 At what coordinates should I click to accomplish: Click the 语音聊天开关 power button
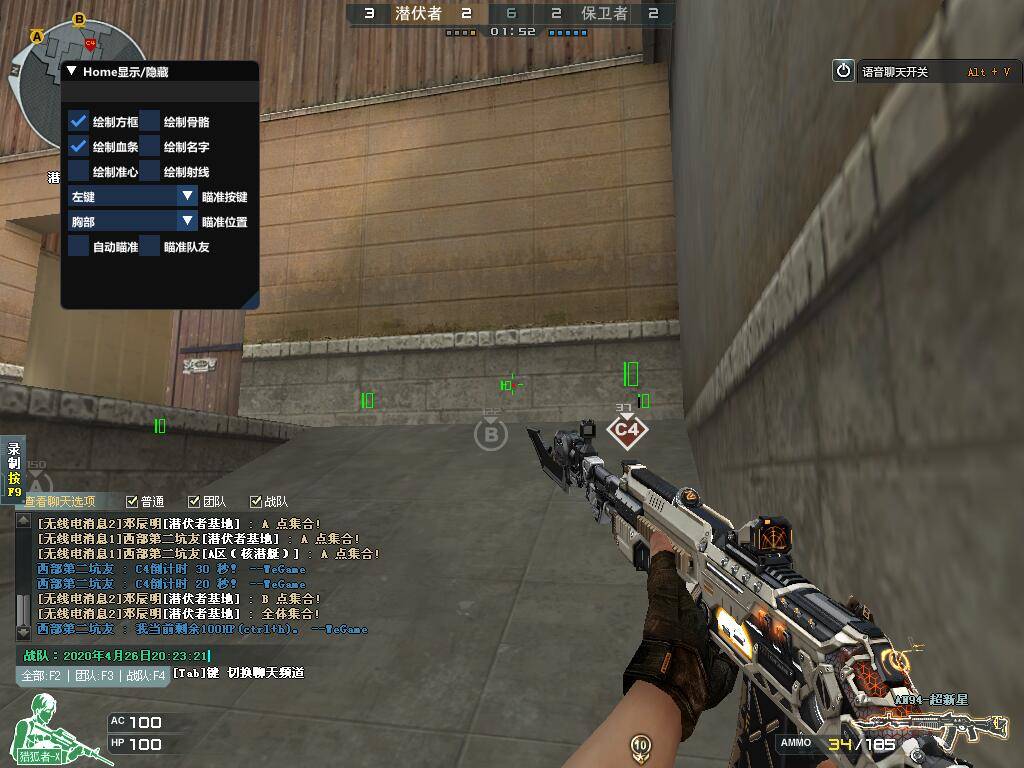[843, 71]
